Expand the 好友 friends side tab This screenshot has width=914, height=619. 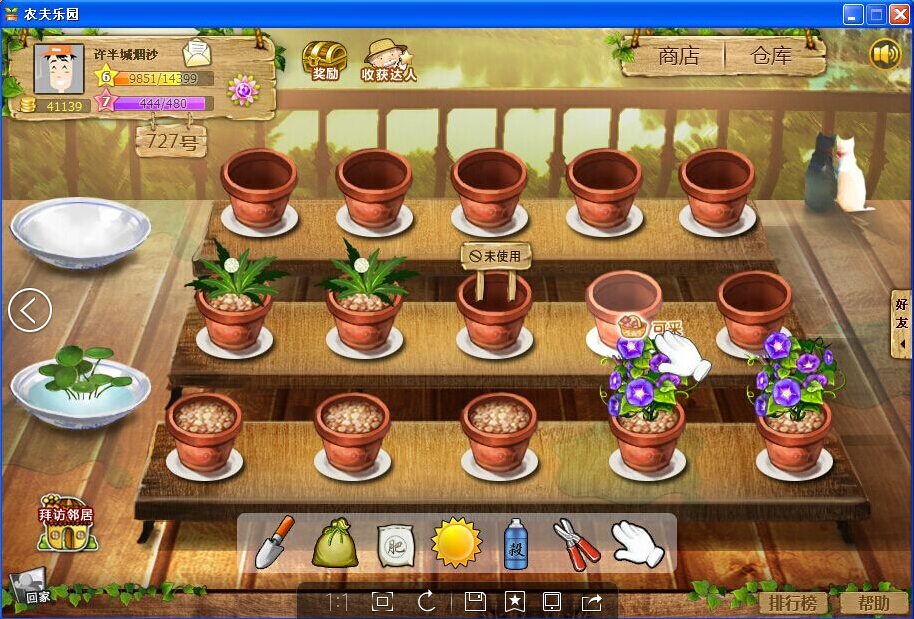coord(902,323)
